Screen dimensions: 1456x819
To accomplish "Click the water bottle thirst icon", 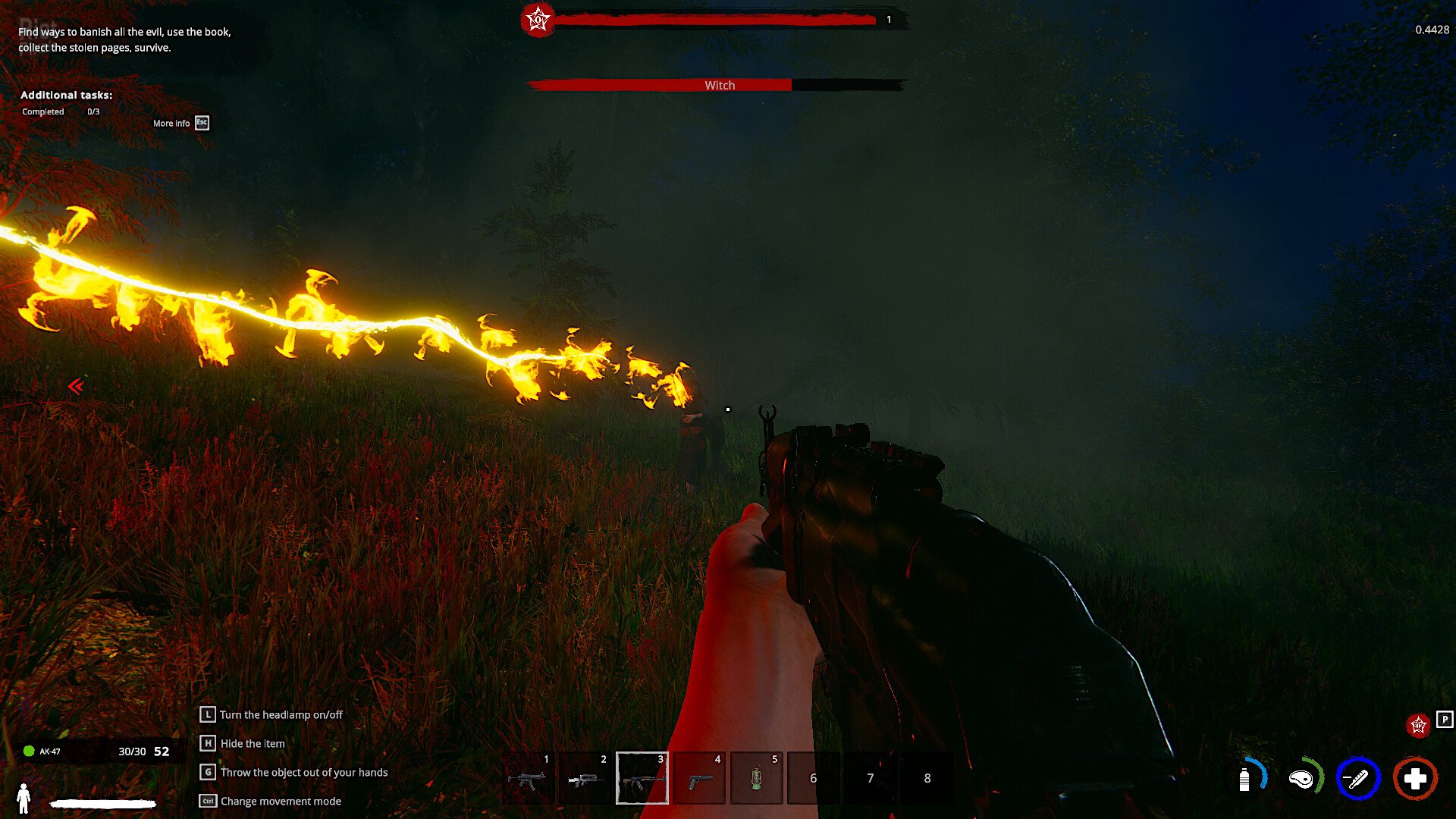I will pos(1246,778).
